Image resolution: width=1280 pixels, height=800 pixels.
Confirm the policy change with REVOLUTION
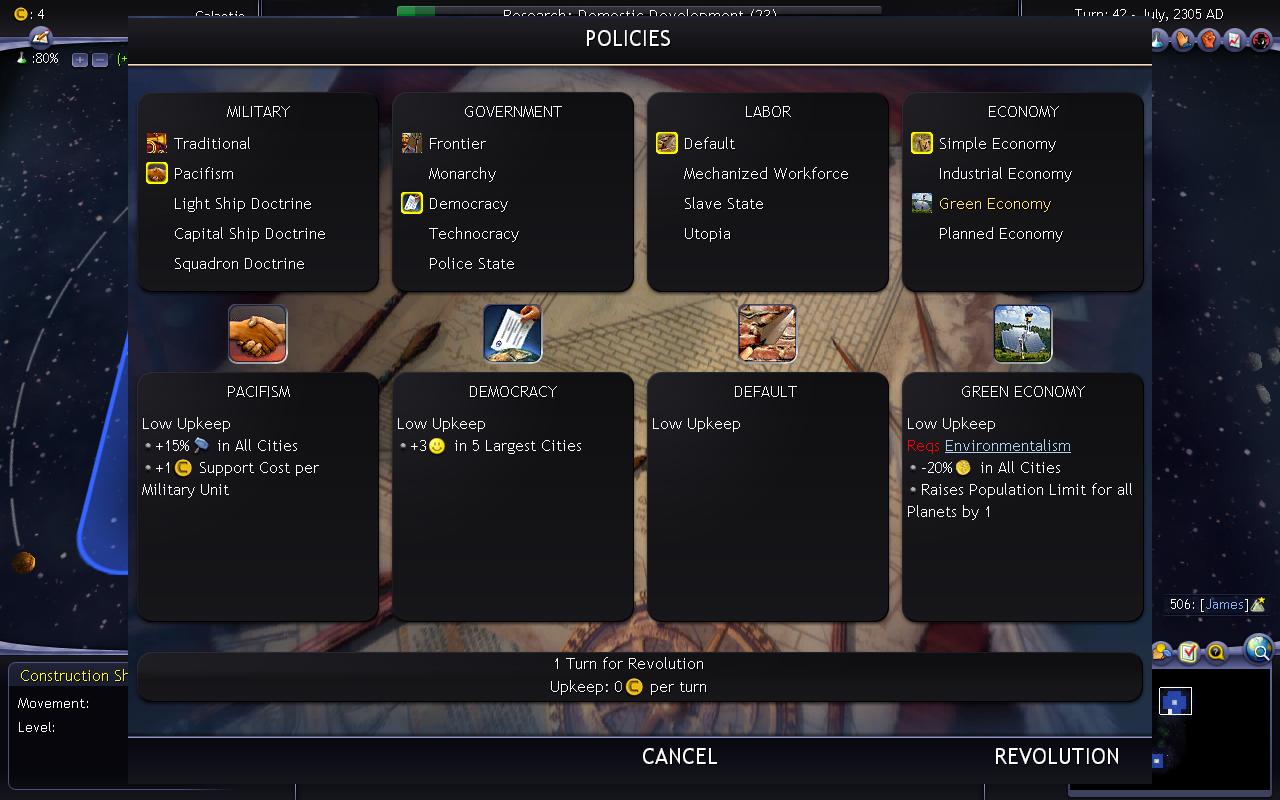point(1056,757)
